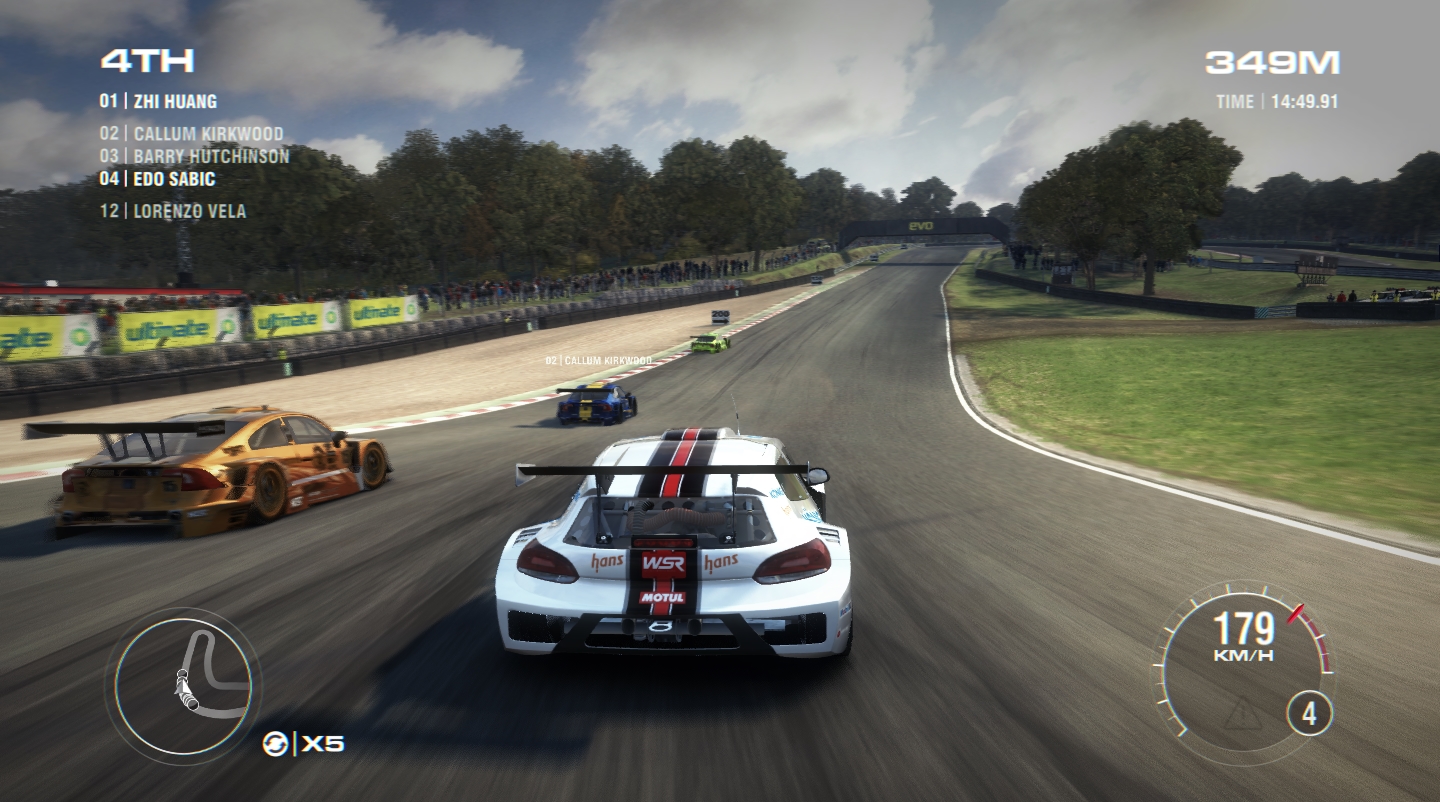Select Zhi Huang in the standings list
The height and width of the screenshot is (802, 1440).
pyautogui.click(x=158, y=101)
